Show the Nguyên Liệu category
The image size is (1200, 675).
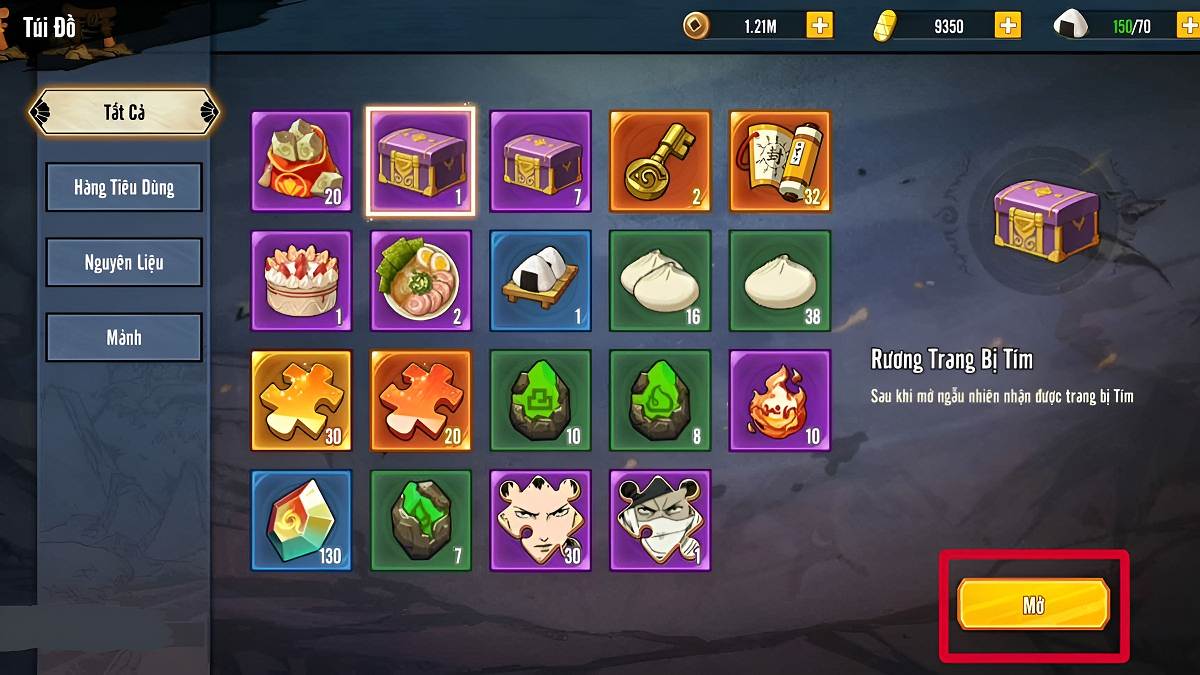pos(124,262)
